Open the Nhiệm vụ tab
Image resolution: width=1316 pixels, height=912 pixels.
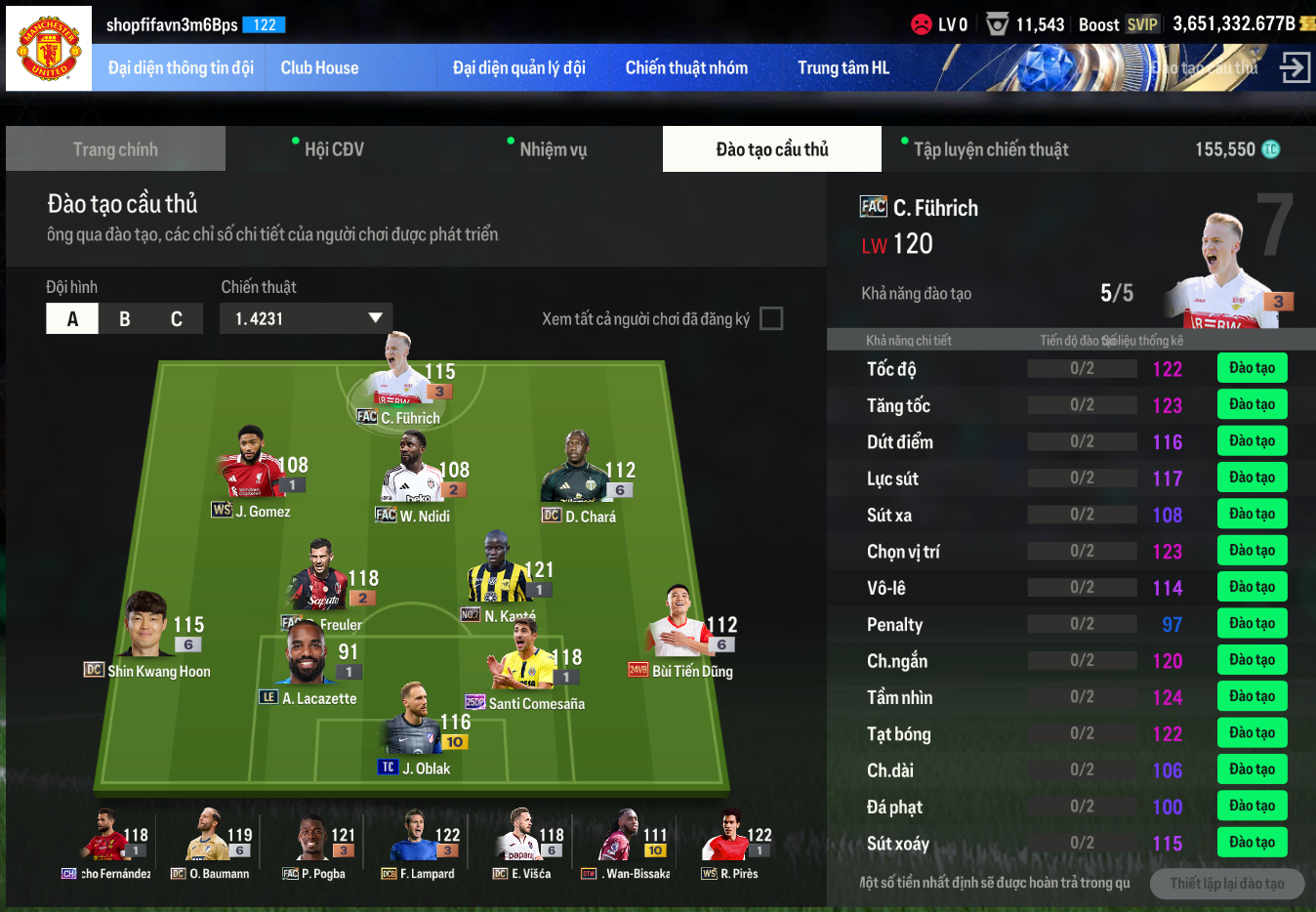click(x=553, y=149)
